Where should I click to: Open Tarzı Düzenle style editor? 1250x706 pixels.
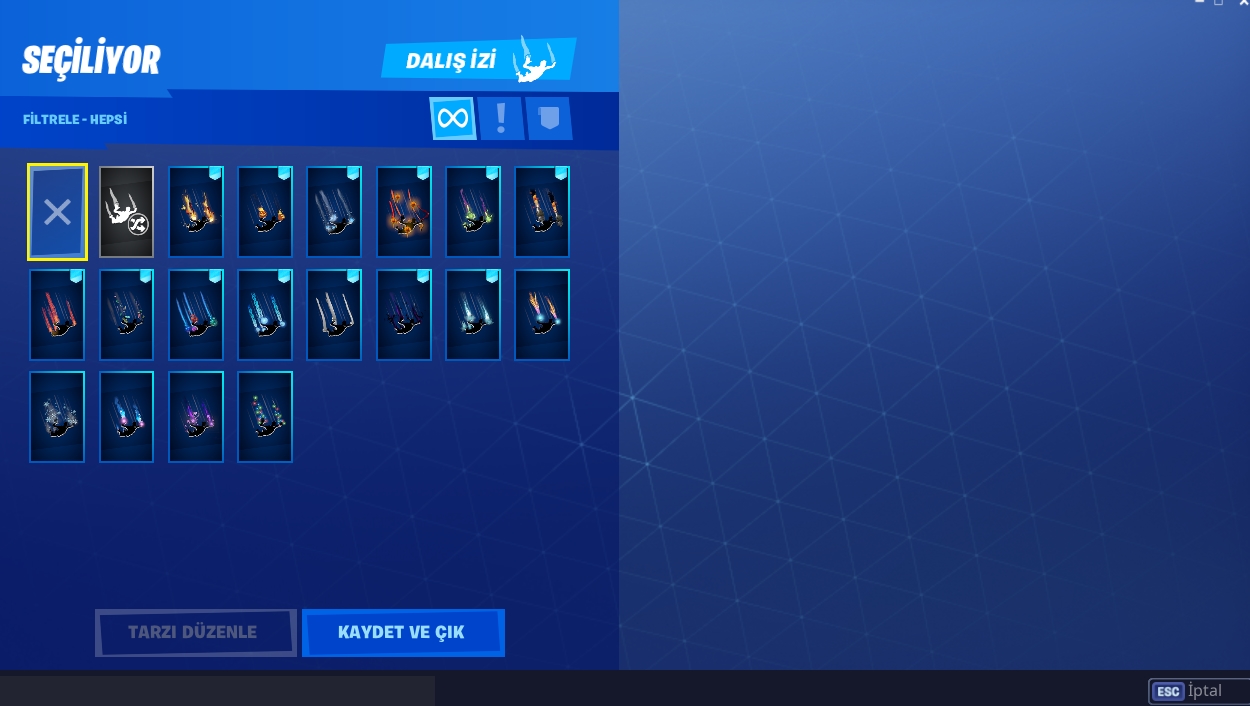pyautogui.click(x=194, y=633)
